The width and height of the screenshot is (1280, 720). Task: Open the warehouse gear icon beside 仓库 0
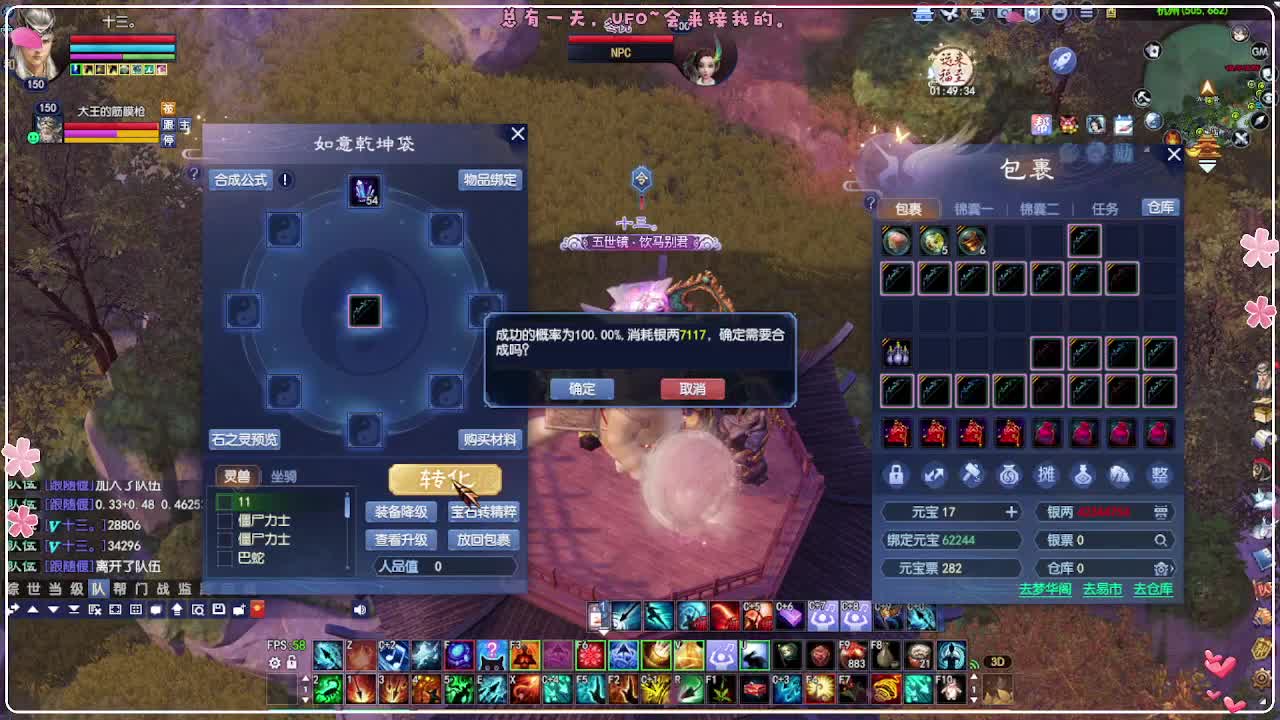(1160, 568)
